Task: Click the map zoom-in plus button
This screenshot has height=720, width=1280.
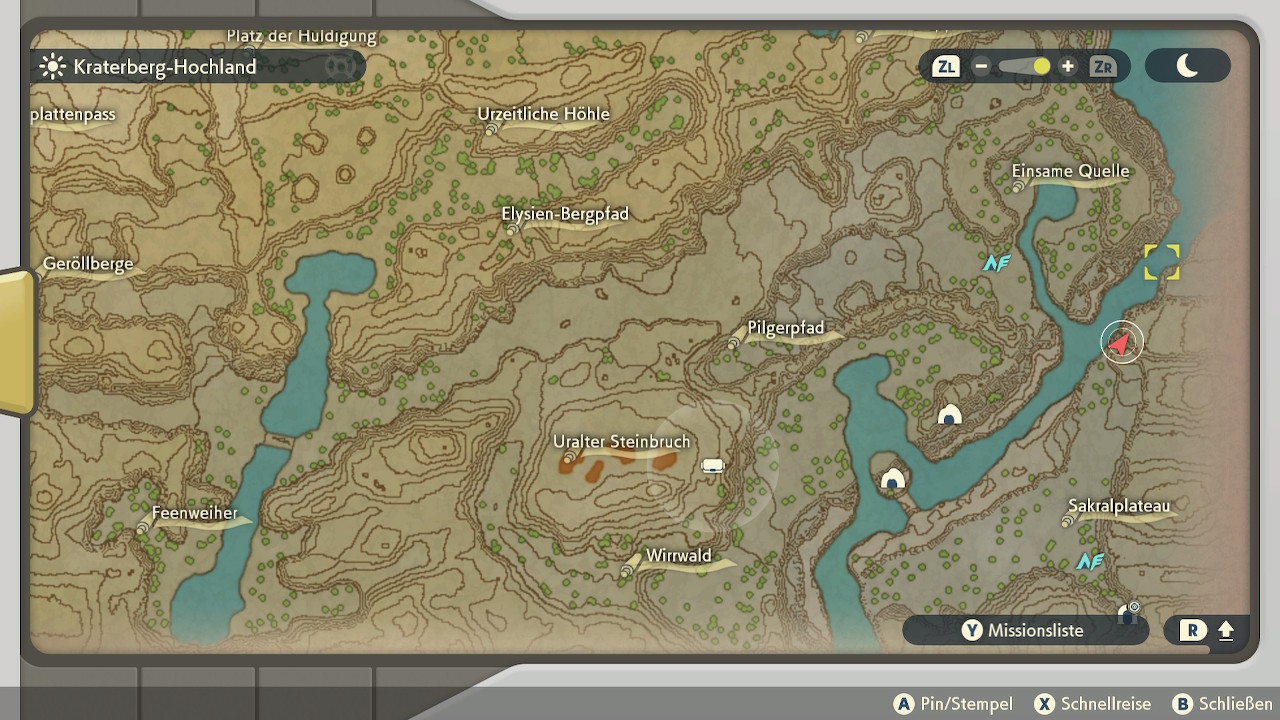Action: pos(1068,67)
